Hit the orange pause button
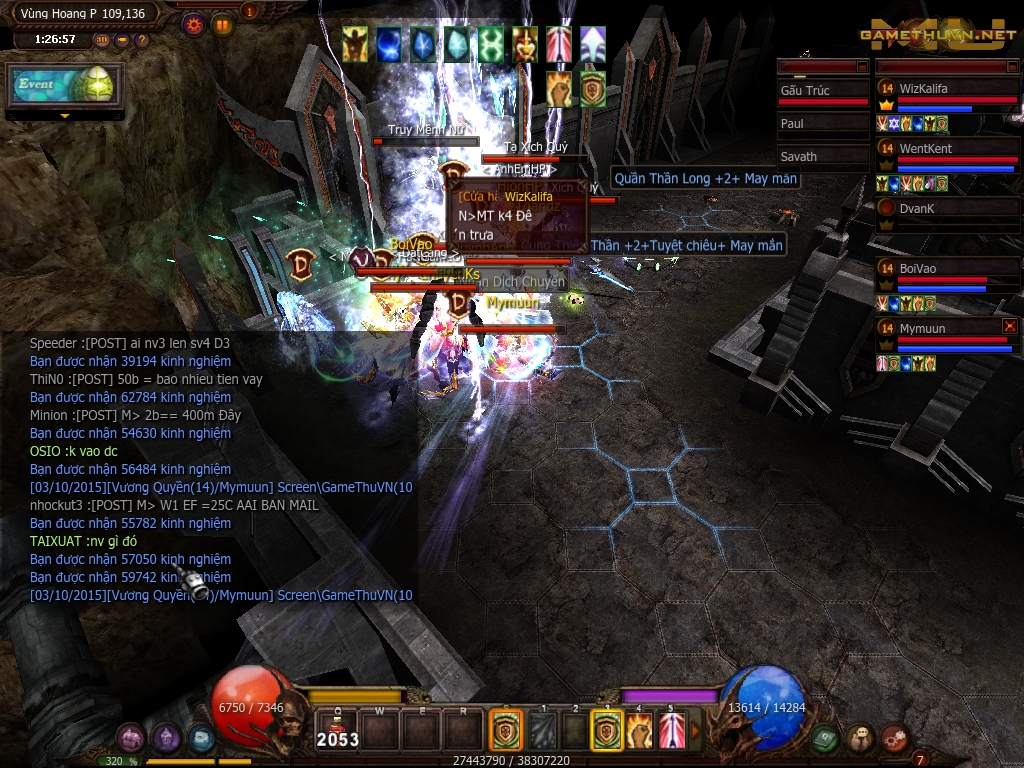This screenshot has width=1024, height=768. point(222,24)
